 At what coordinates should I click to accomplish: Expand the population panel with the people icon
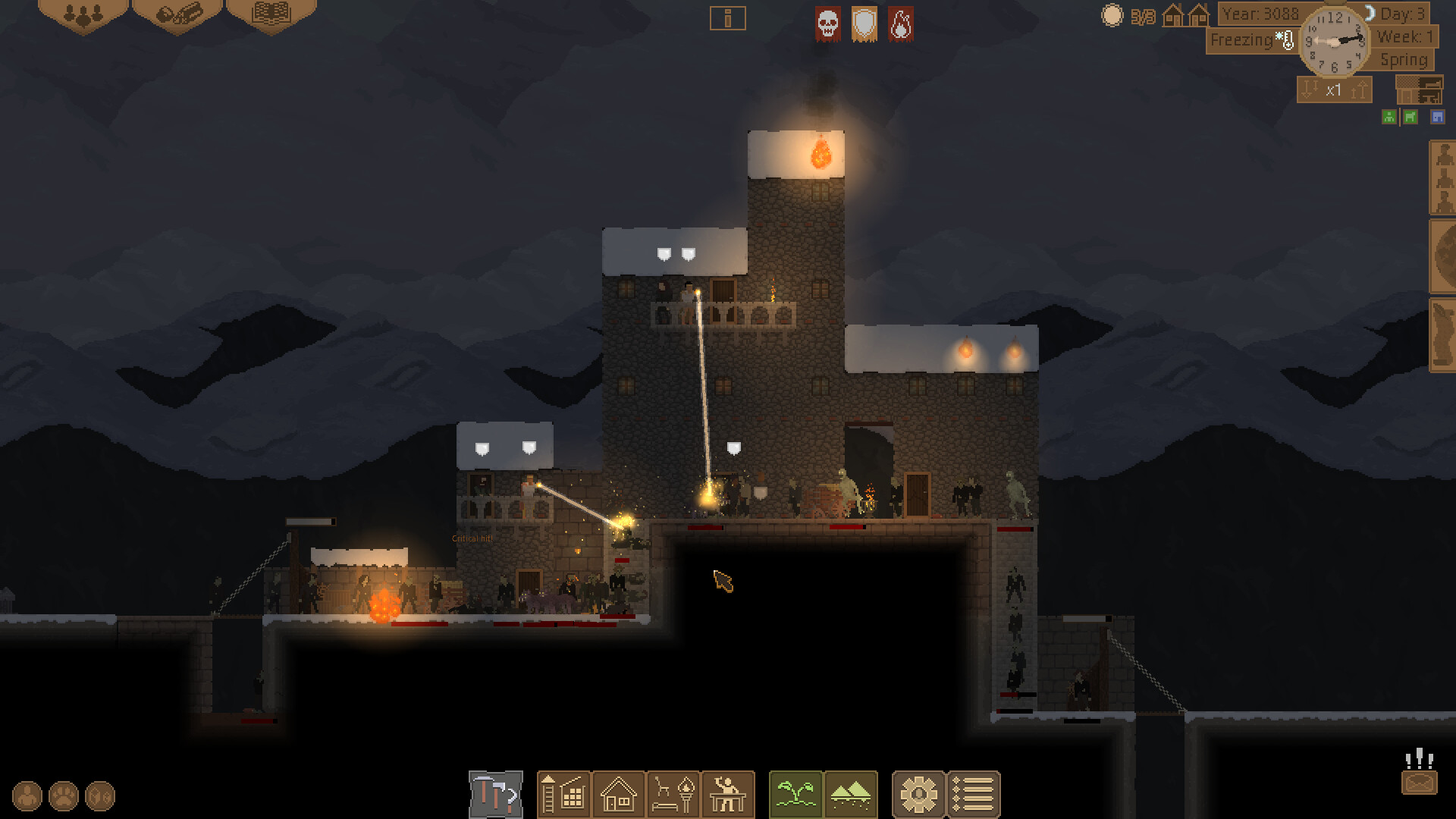coord(83,14)
